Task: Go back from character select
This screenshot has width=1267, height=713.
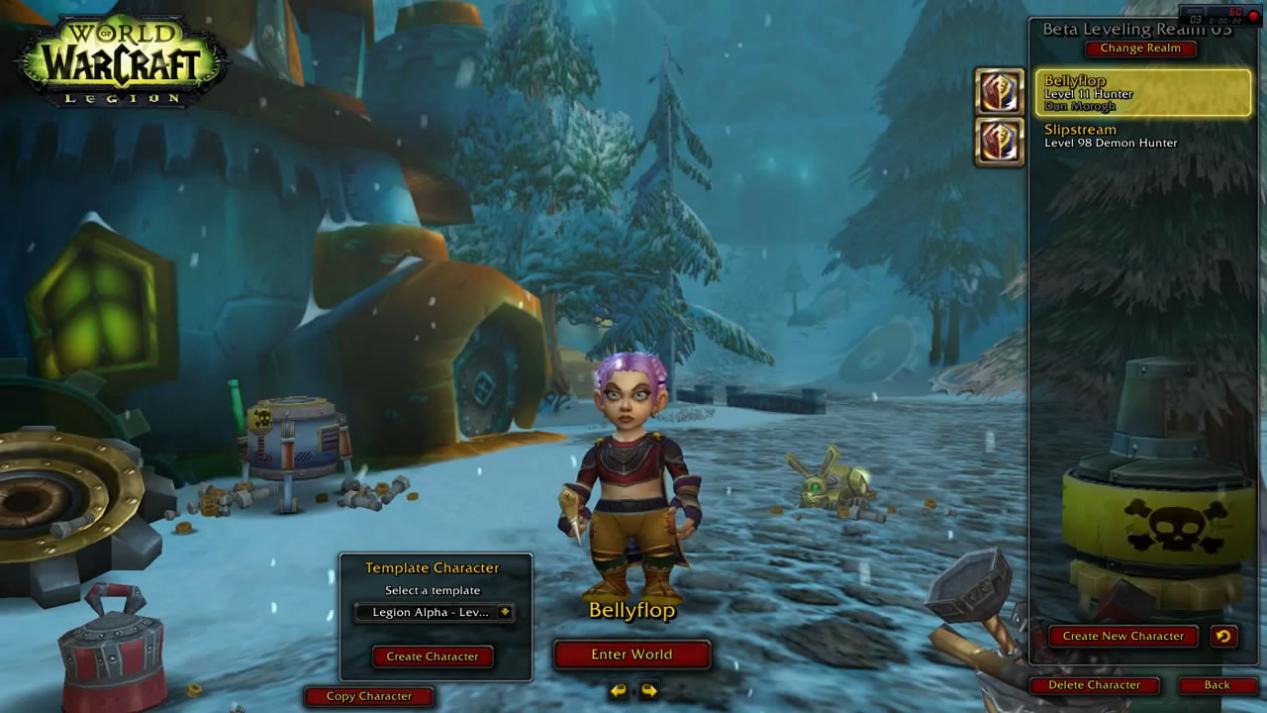Action: tap(1216, 685)
